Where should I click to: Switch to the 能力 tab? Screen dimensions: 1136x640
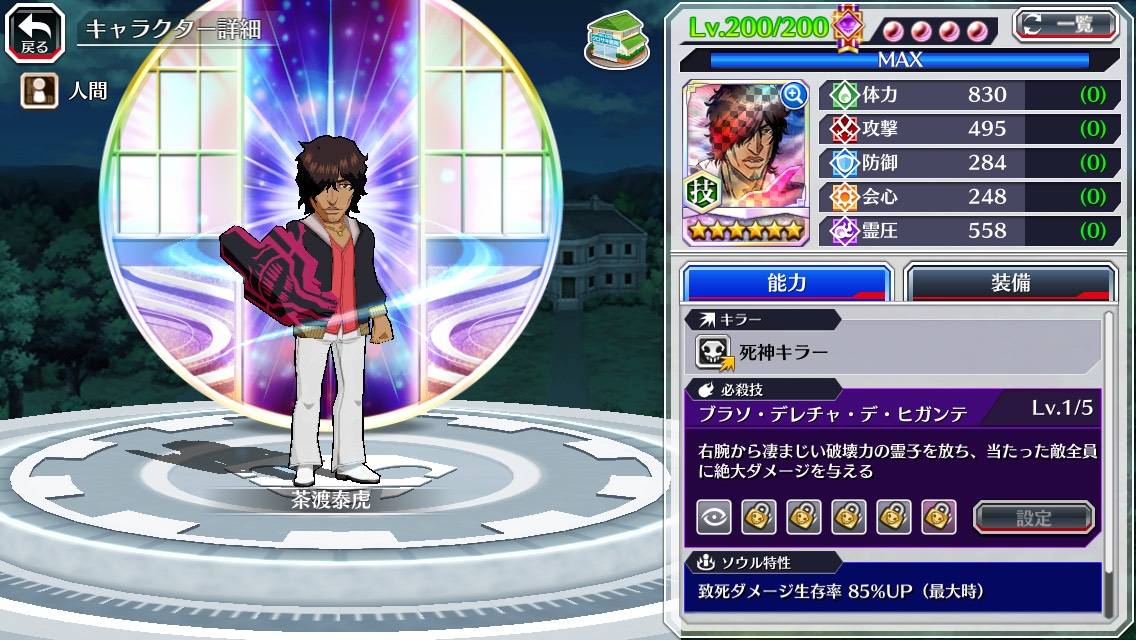pyautogui.click(x=786, y=283)
